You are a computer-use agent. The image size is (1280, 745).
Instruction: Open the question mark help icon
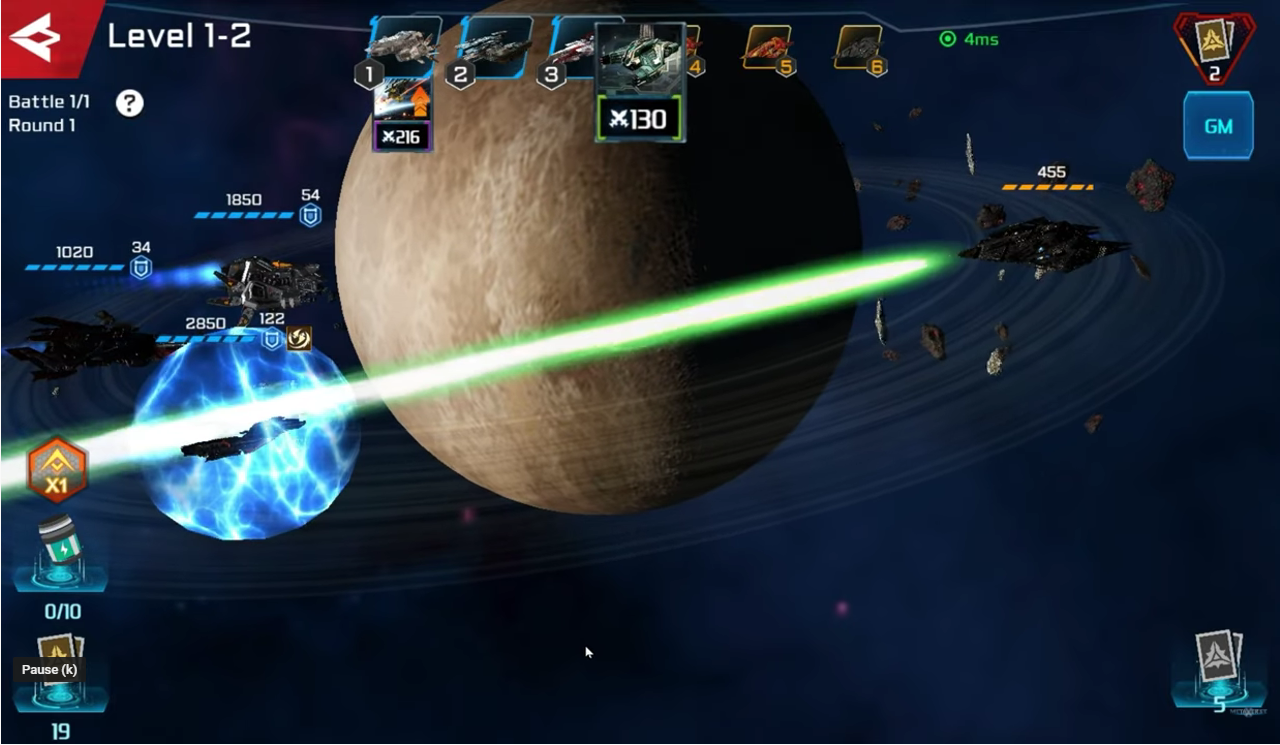(129, 102)
